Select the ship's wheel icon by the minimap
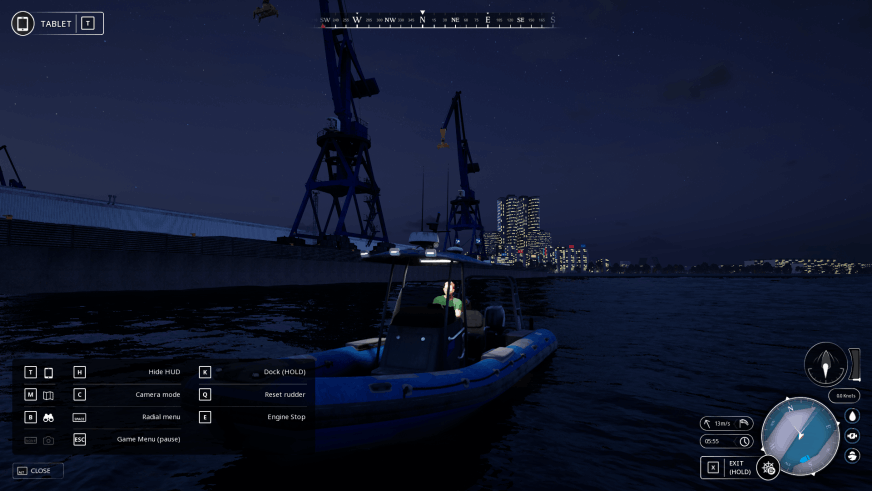Screen dimensions: 872x491 [x=768, y=467]
